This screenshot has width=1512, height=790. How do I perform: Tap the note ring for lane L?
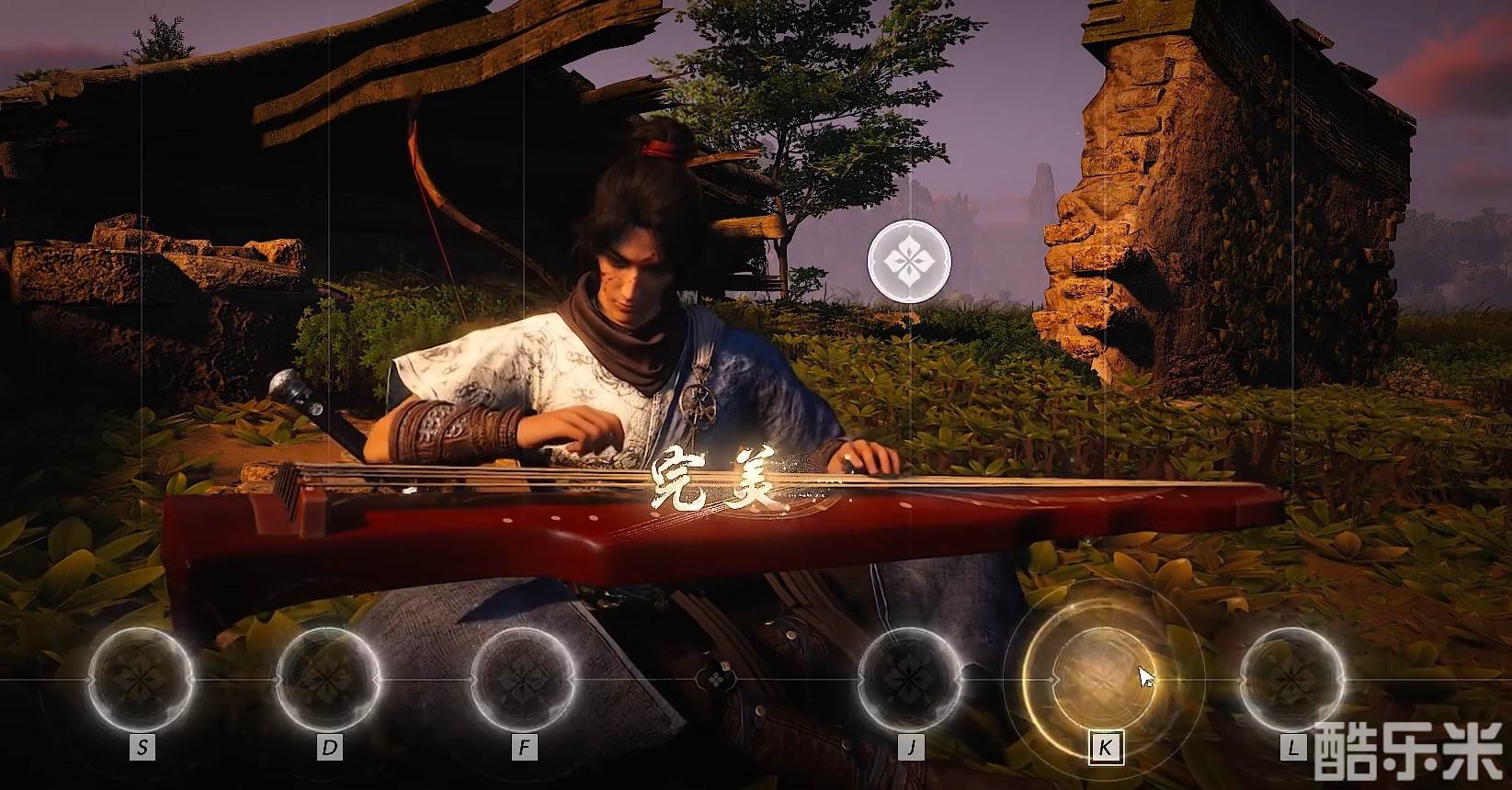1291,679
